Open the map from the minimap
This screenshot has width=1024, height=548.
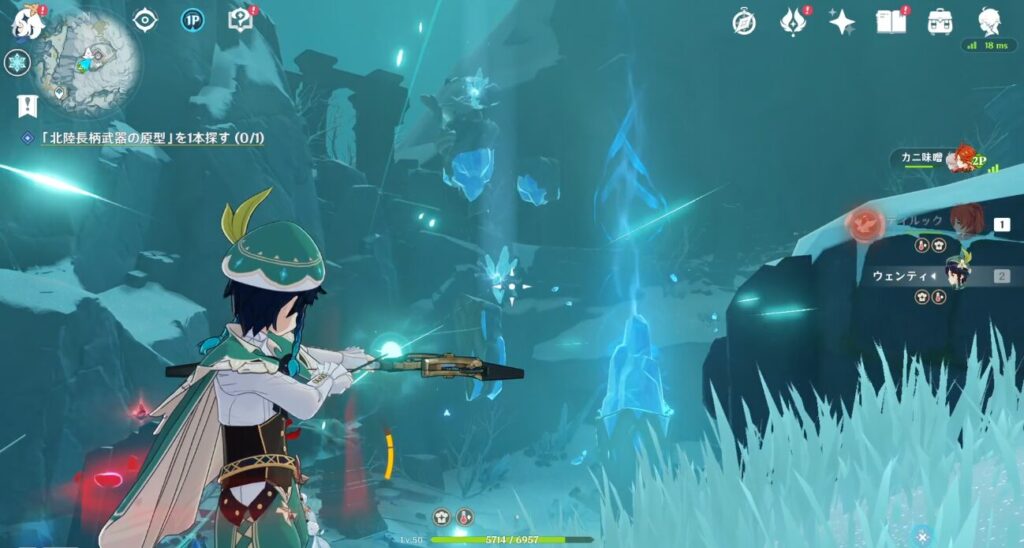(87, 58)
